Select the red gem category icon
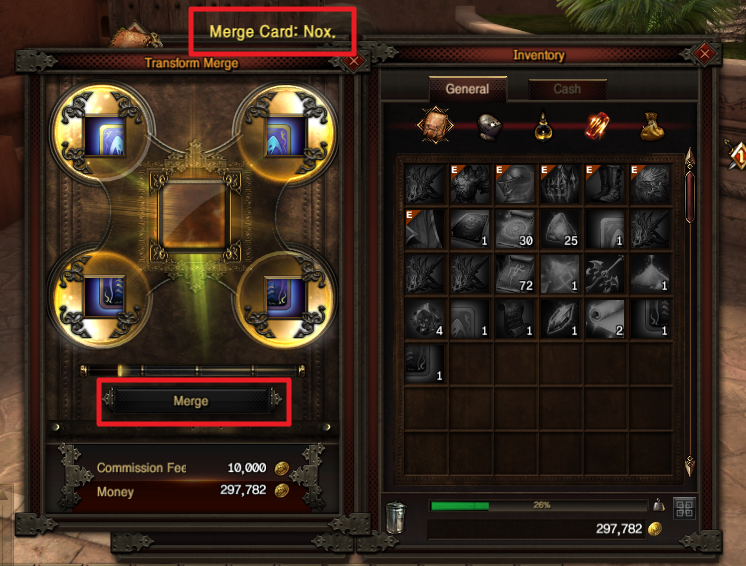The image size is (746, 566). (x=597, y=125)
